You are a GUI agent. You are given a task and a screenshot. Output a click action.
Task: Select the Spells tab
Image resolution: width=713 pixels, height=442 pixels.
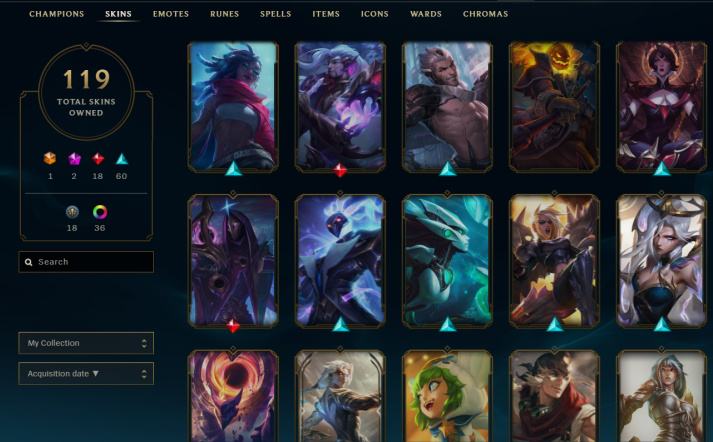tap(276, 14)
